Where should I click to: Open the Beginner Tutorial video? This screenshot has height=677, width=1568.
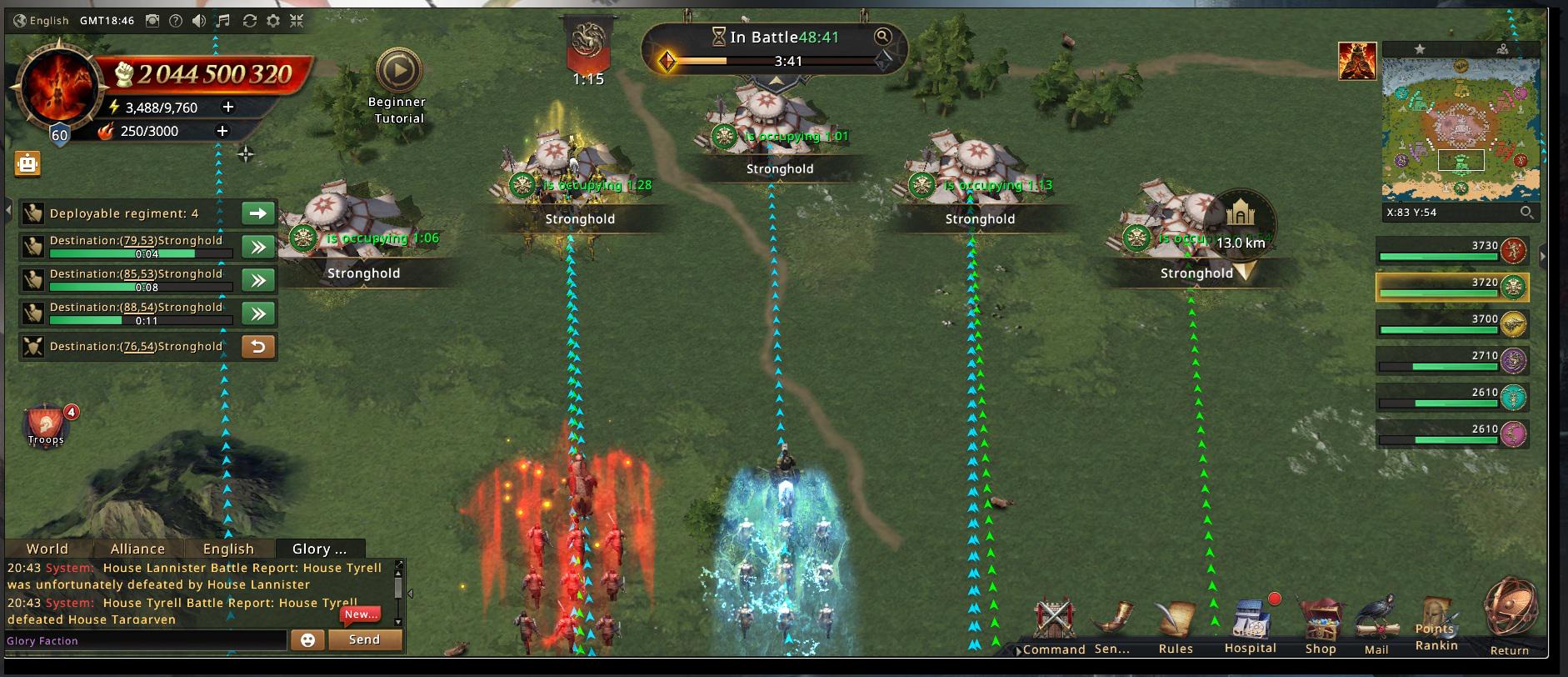pos(399,72)
